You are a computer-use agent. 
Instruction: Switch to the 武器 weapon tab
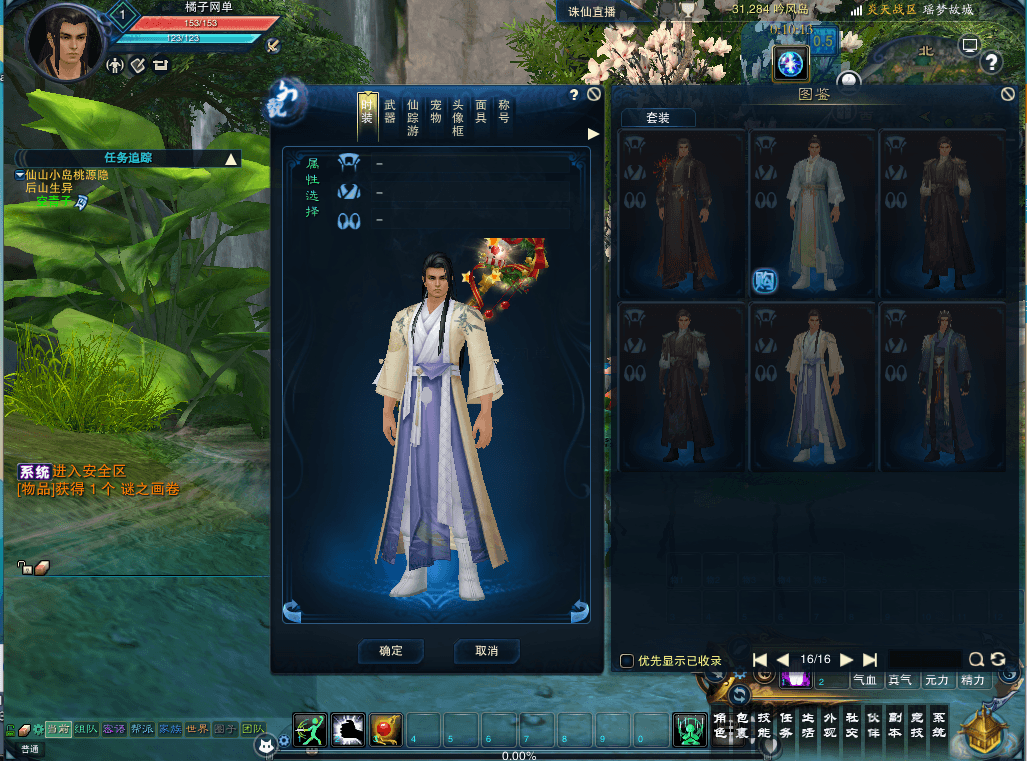tap(390, 111)
